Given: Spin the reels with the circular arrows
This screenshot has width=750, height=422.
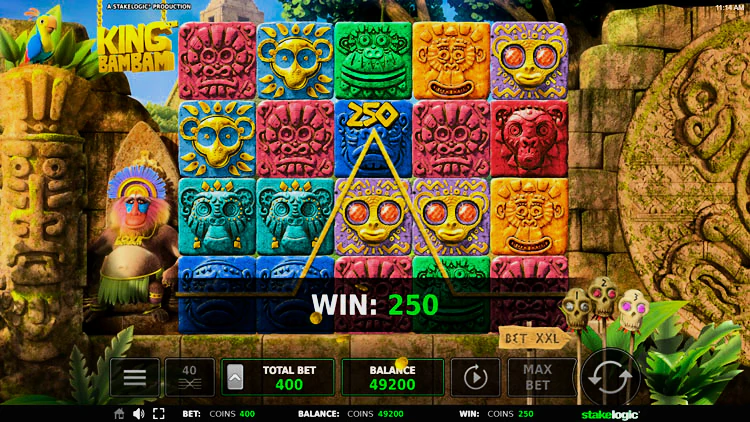Looking at the screenshot, I should coord(610,378).
